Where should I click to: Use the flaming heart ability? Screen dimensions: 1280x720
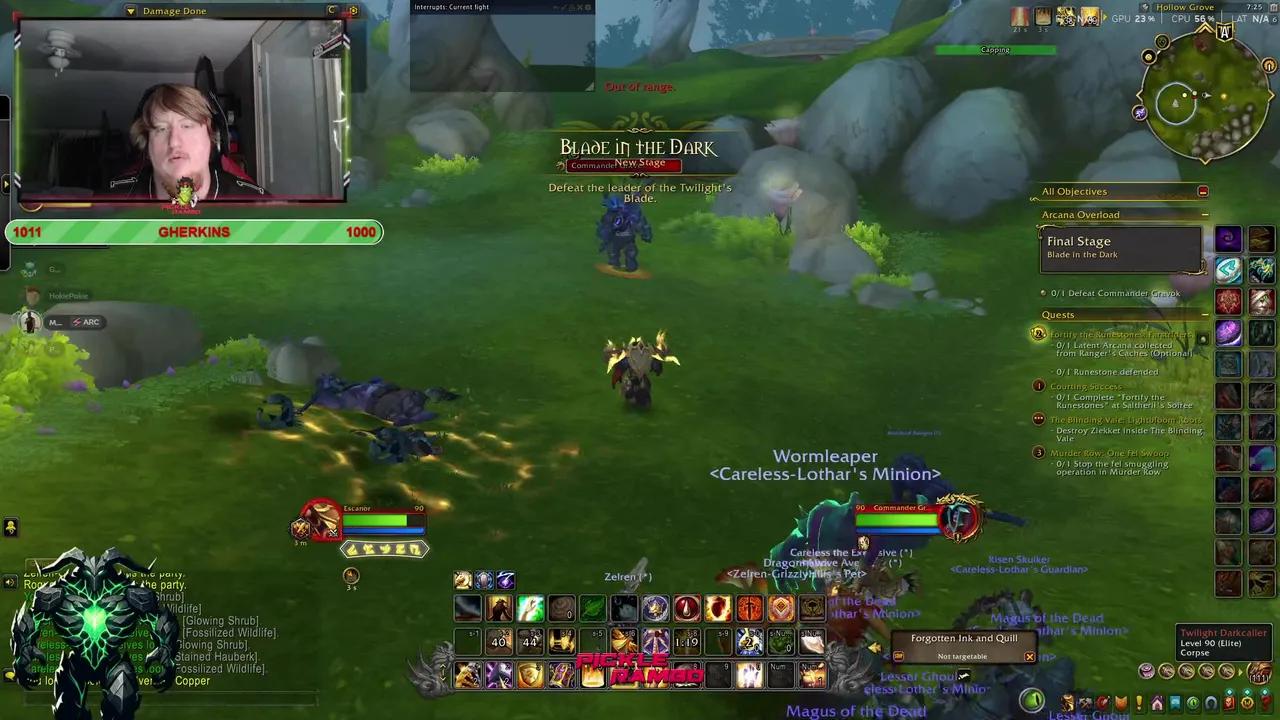(718, 607)
